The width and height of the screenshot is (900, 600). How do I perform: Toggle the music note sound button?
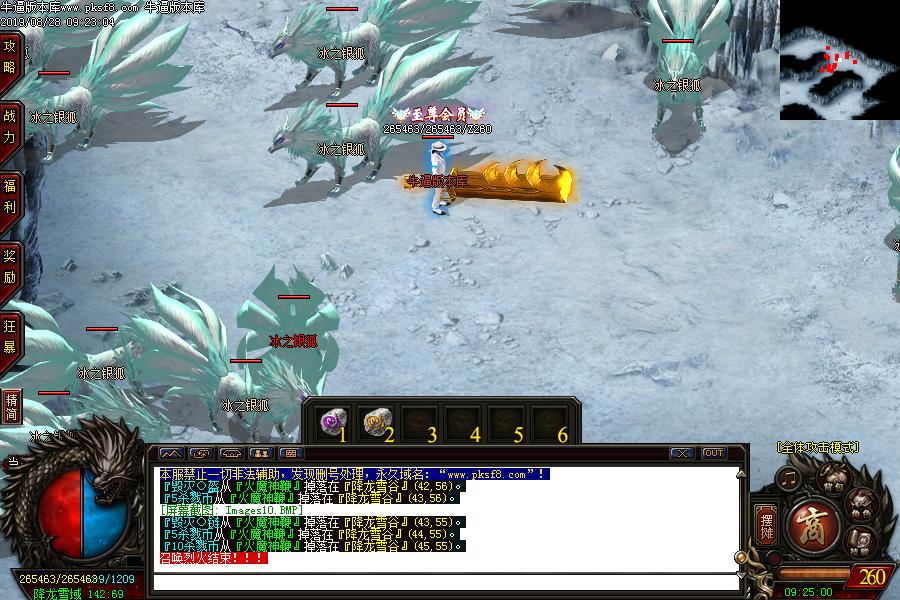tap(790, 480)
